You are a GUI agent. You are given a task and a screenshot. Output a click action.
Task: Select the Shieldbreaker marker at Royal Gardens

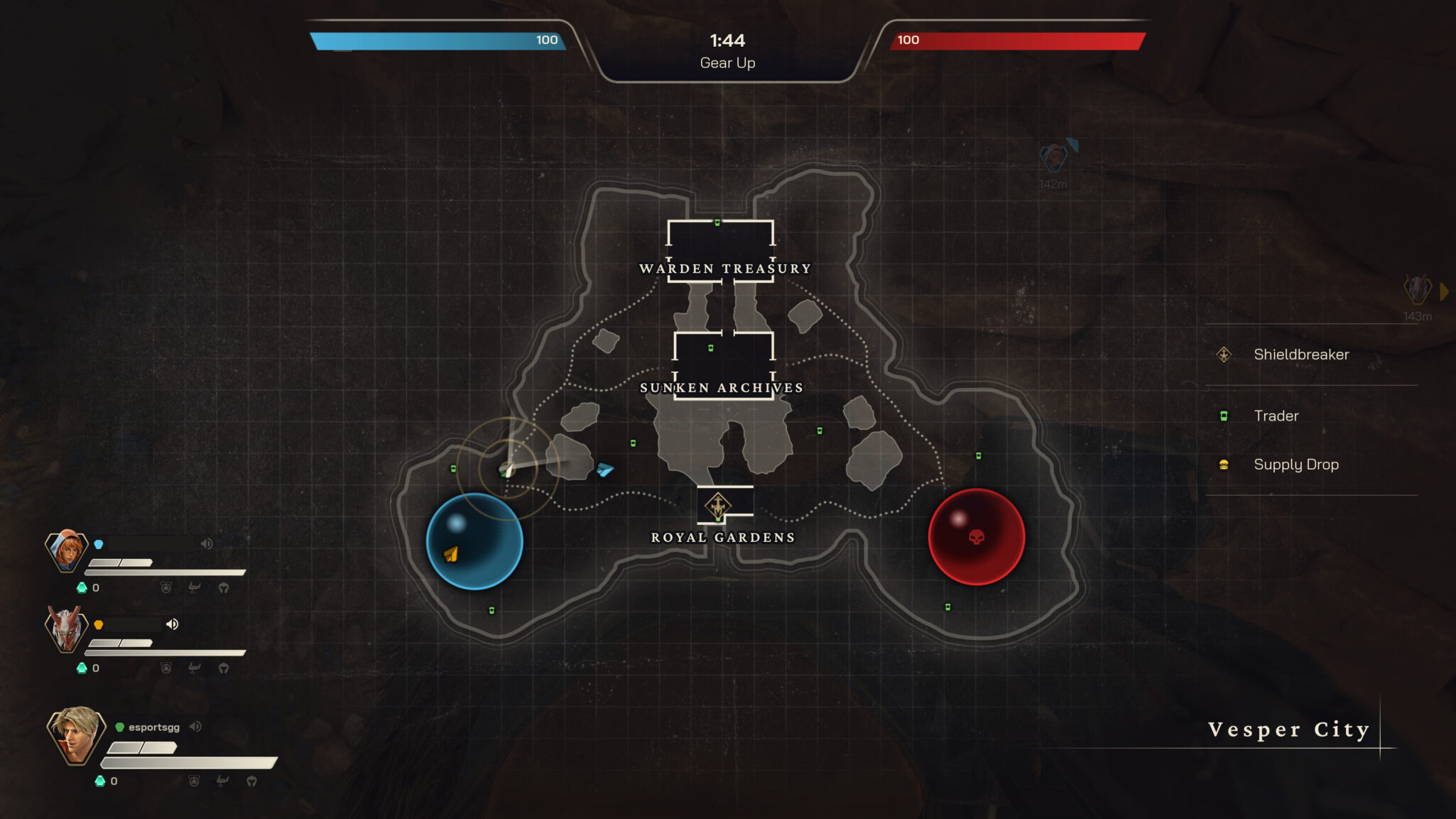[x=718, y=506]
